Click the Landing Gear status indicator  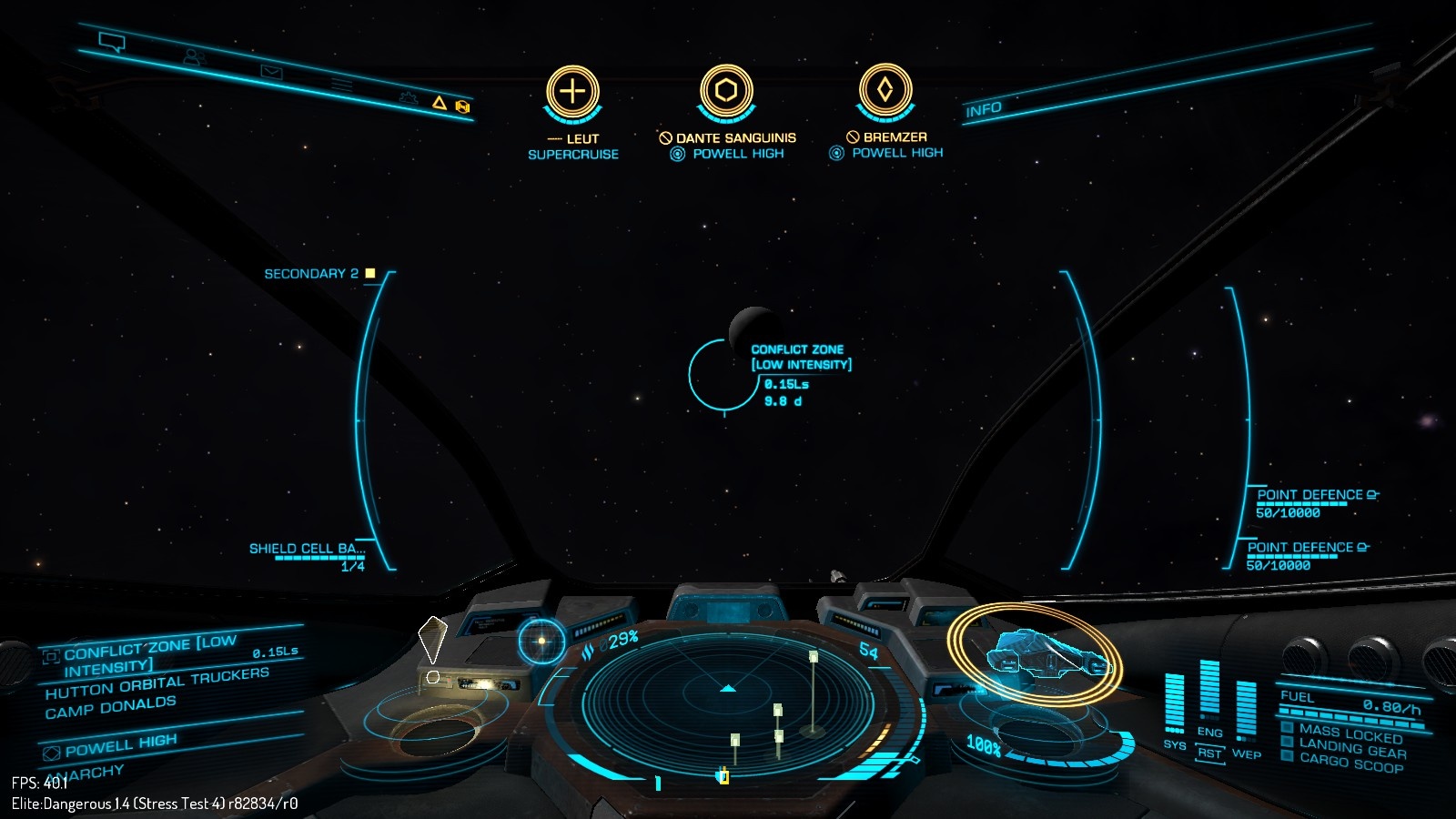(1351, 748)
